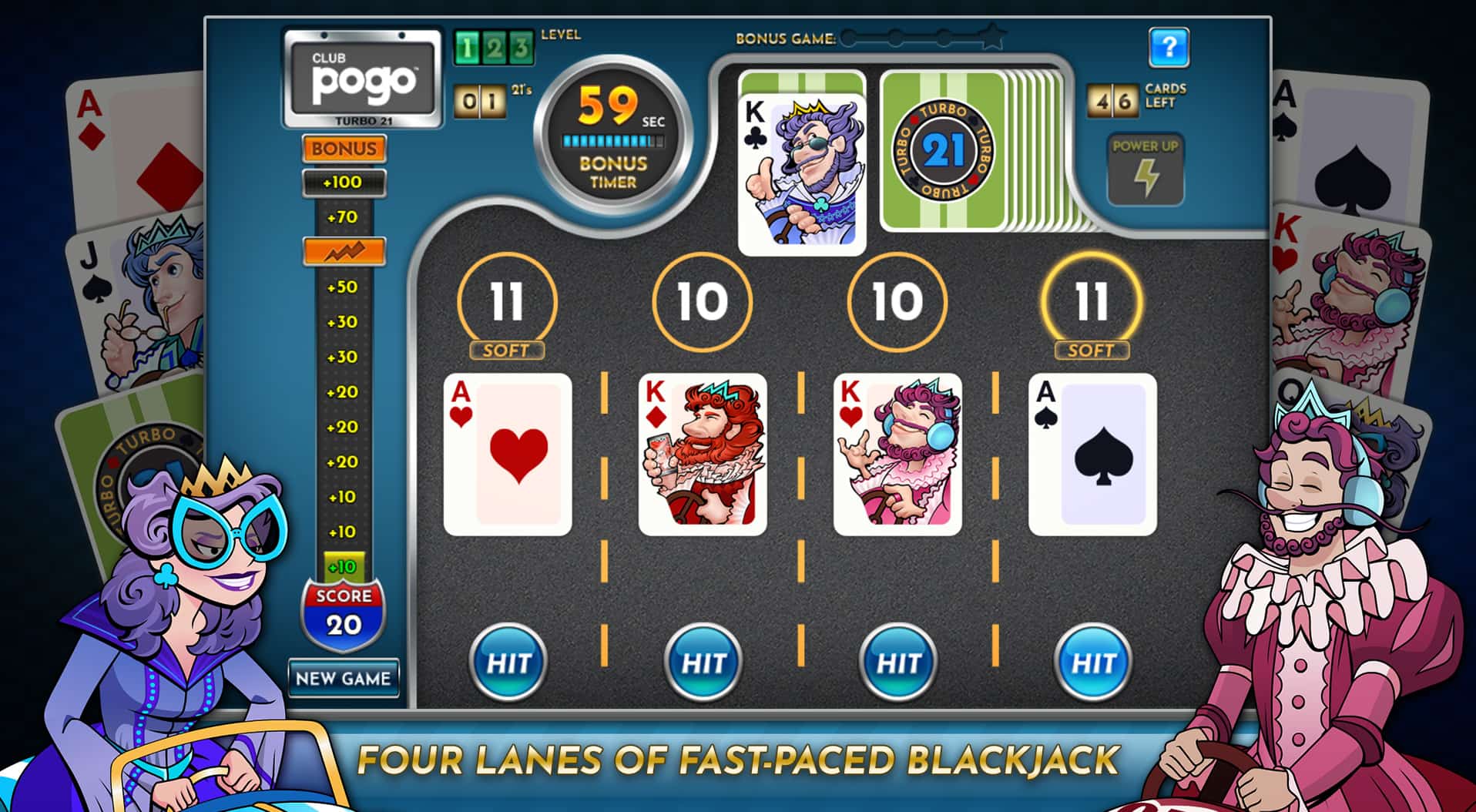Open the question mark help button
This screenshot has width=1476, height=812.
click(1169, 48)
